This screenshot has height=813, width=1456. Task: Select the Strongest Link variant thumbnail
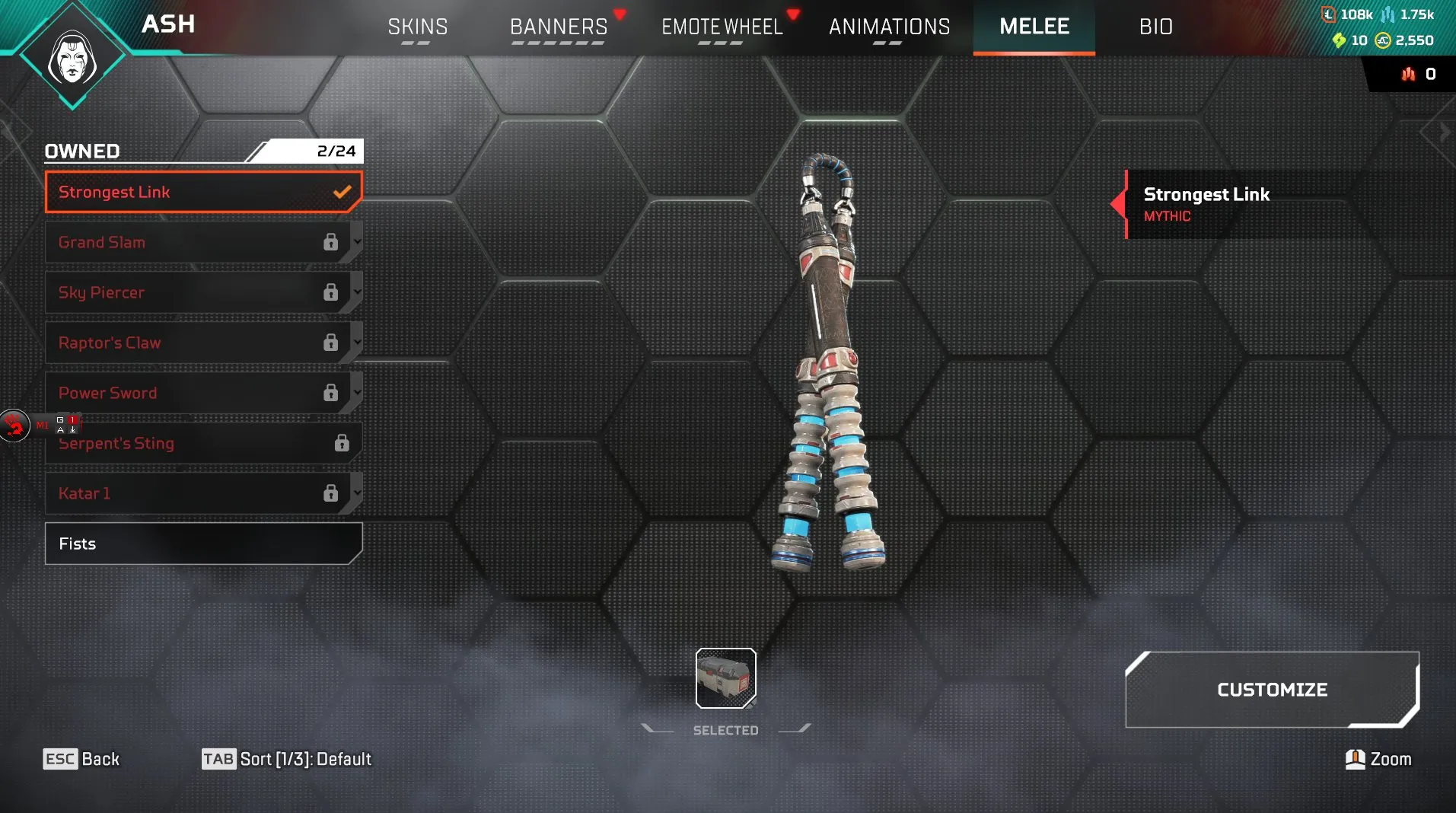(725, 677)
